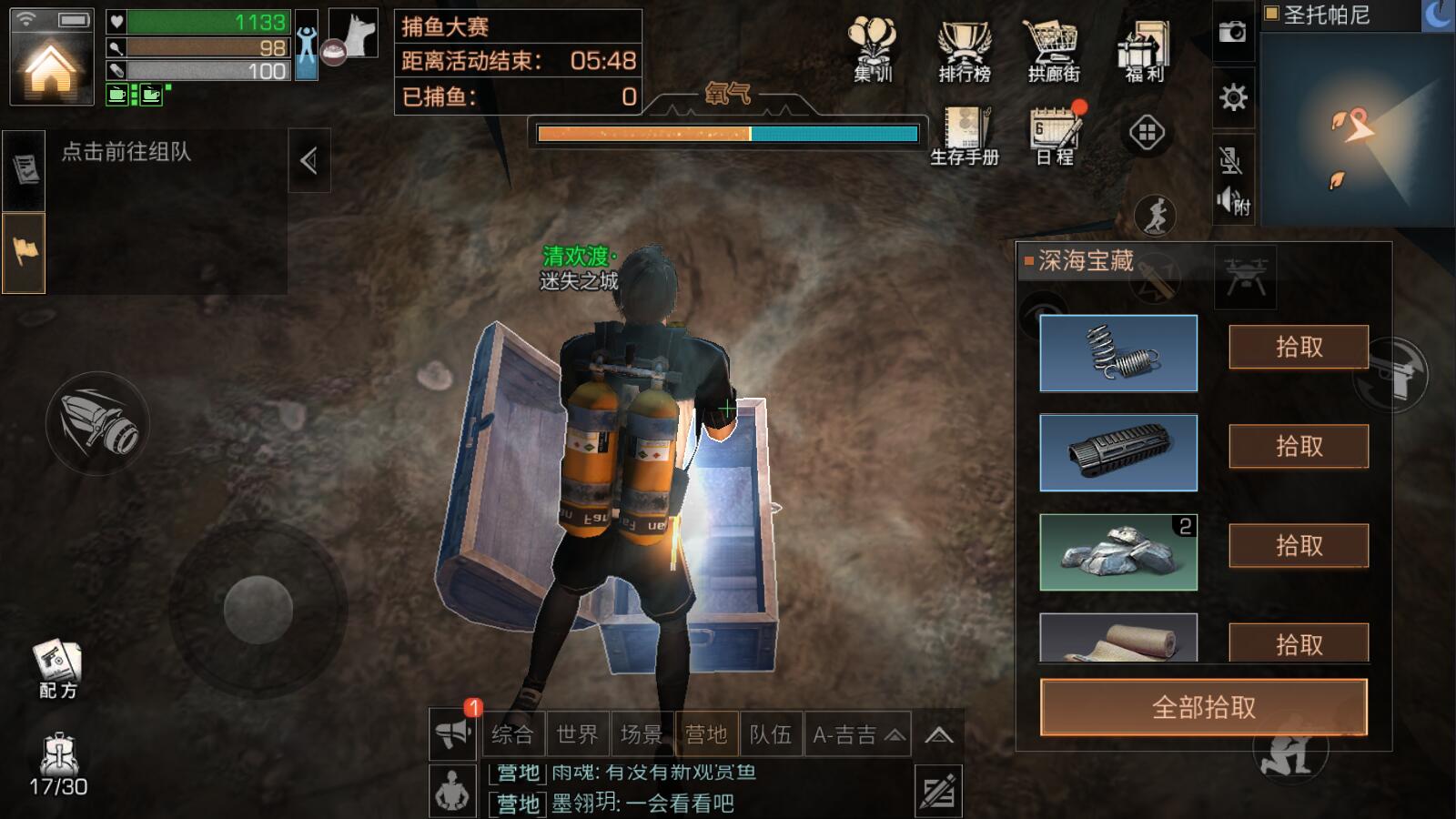This screenshot has height=819, width=1456.
Task: Open the 拱廊街 shop
Action: [x=1053, y=52]
